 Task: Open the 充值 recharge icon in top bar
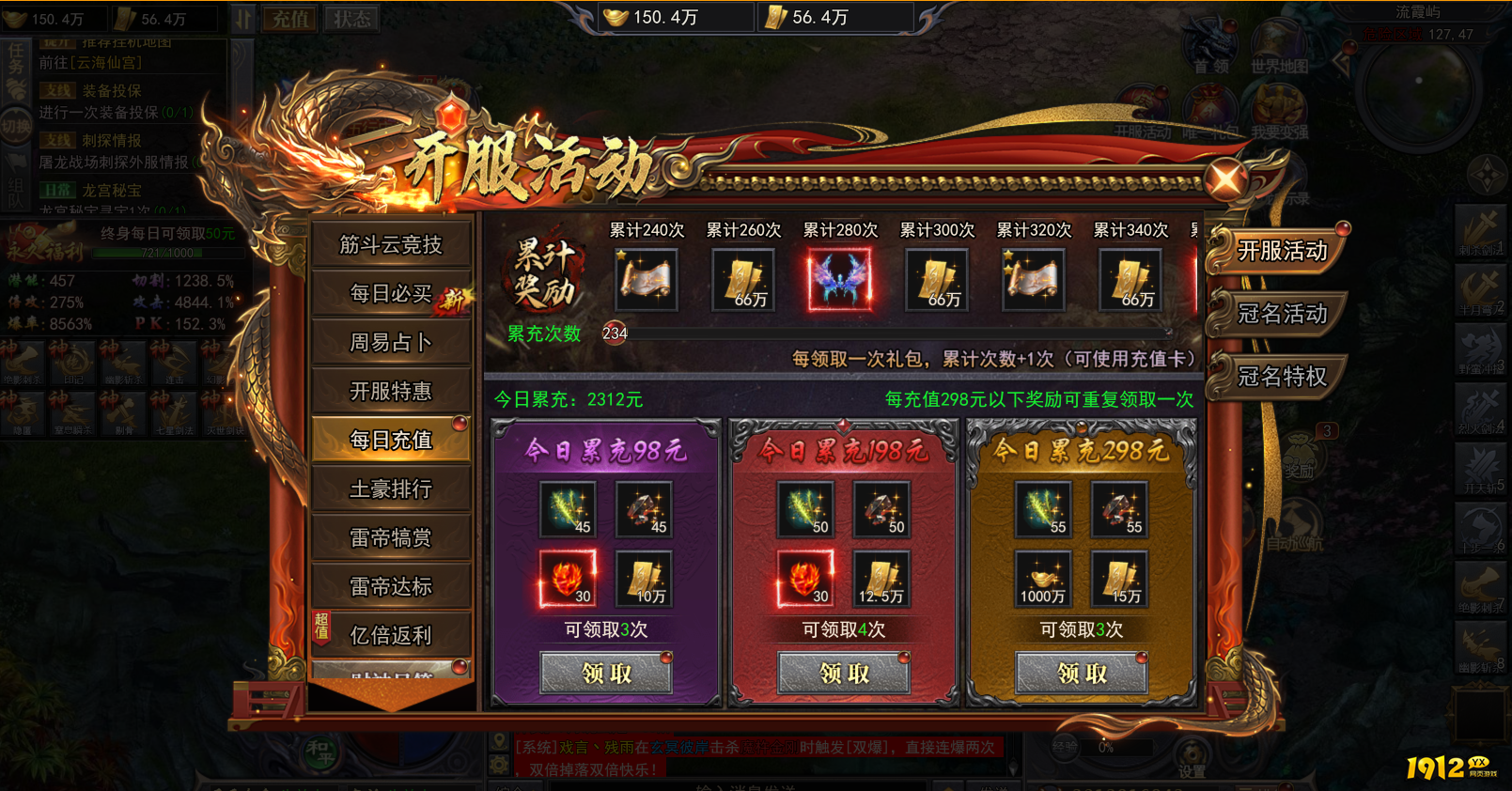[291, 18]
